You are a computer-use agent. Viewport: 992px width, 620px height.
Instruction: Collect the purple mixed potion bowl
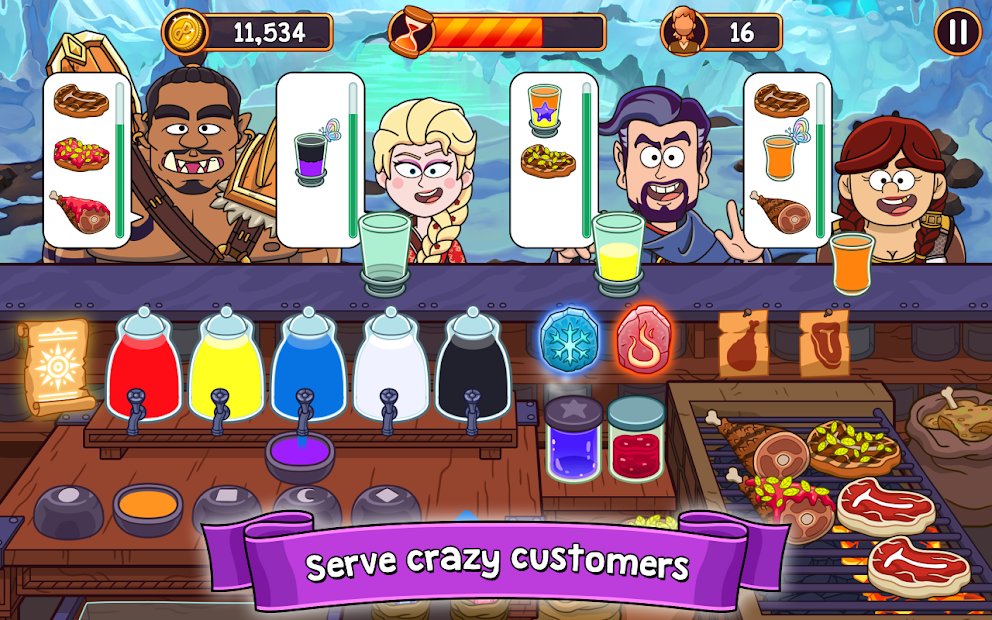pos(299,458)
